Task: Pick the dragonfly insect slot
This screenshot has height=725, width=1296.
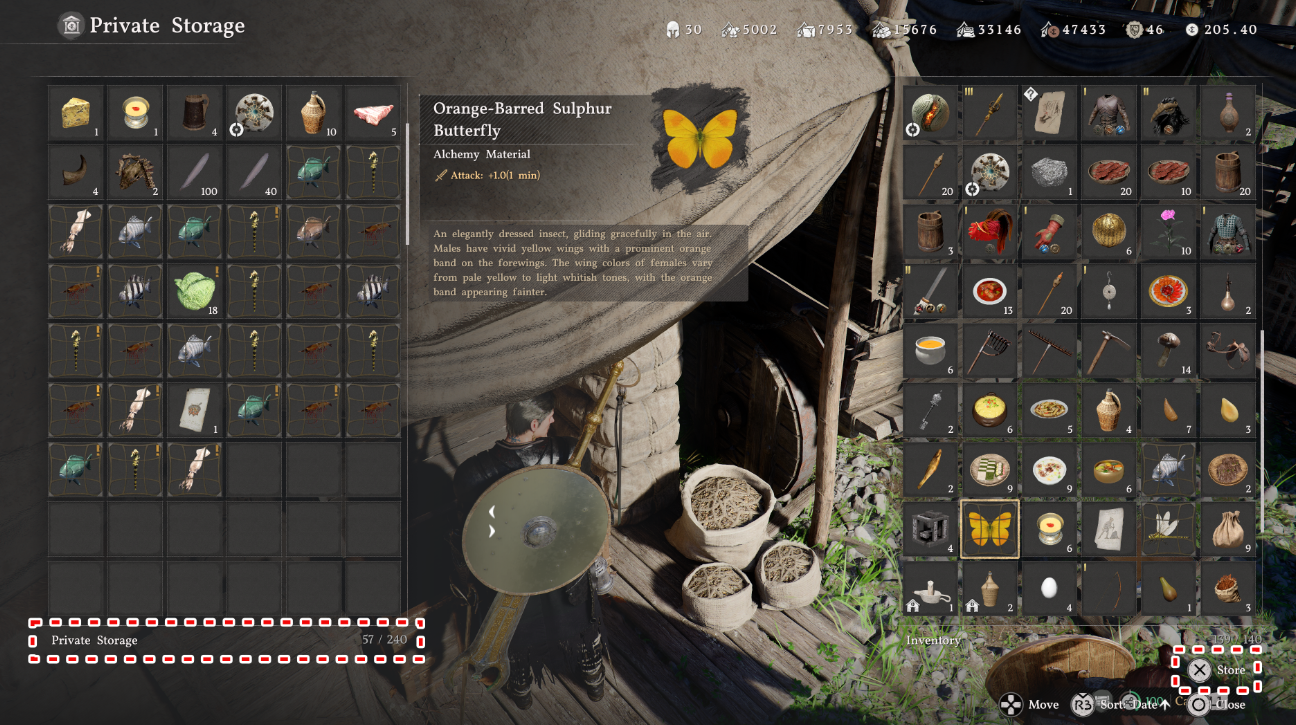Action: pos(1167,529)
